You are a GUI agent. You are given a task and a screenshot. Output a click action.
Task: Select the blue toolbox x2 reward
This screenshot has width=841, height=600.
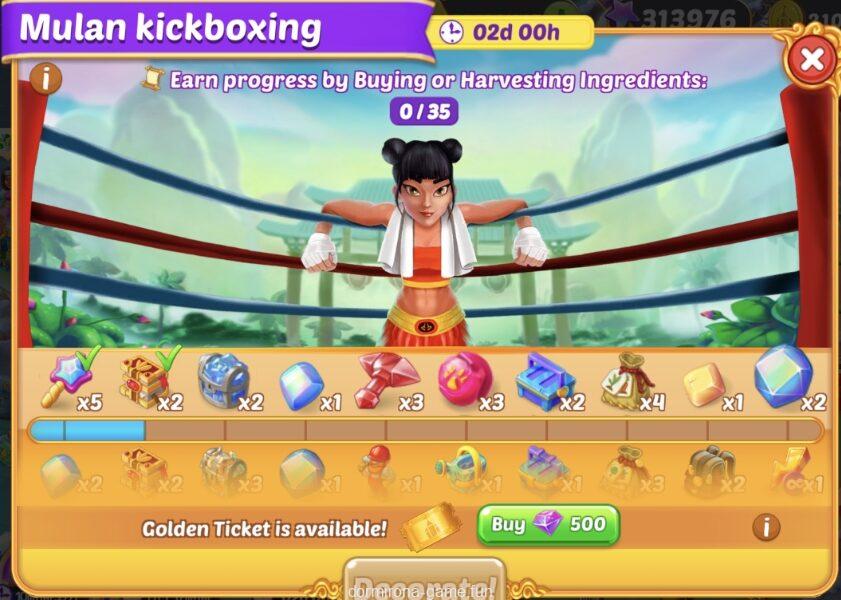543,381
